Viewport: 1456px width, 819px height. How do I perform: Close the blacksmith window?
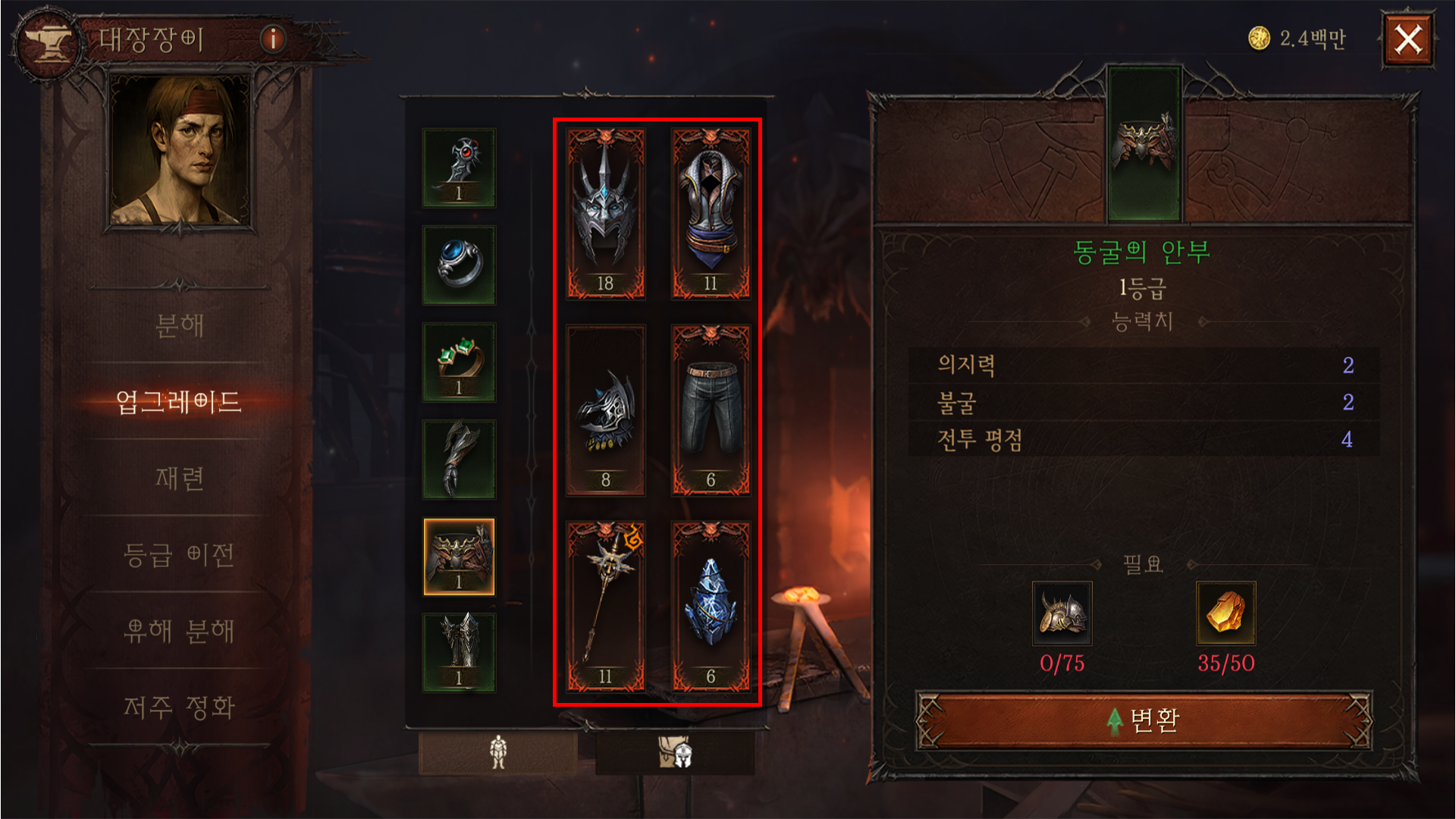tap(1407, 39)
